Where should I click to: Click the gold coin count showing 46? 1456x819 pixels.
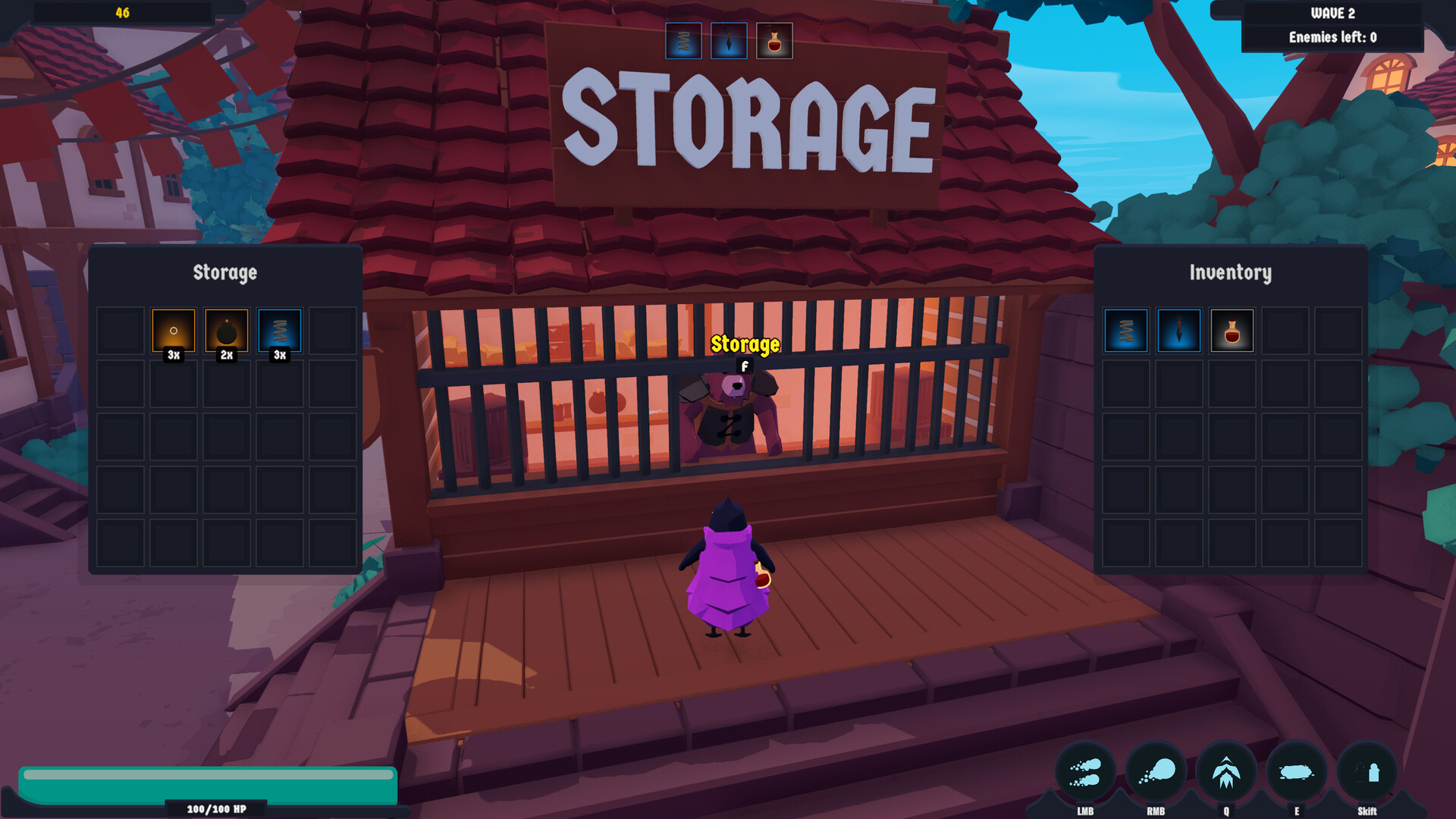coord(121,11)
